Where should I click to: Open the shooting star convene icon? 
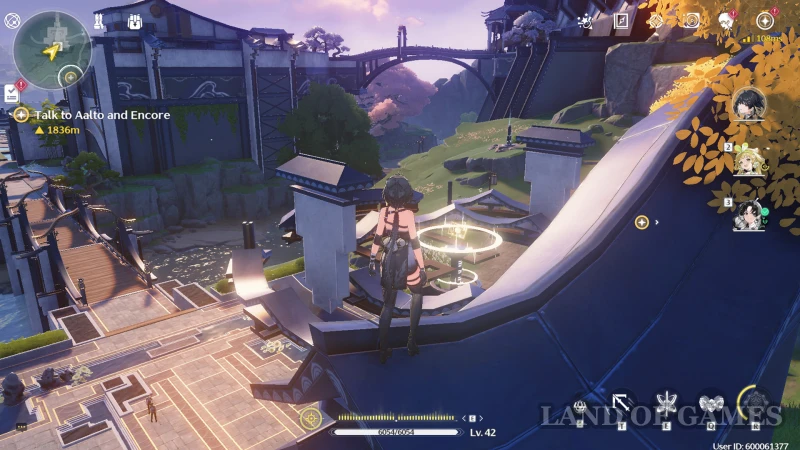pos(586,20)
